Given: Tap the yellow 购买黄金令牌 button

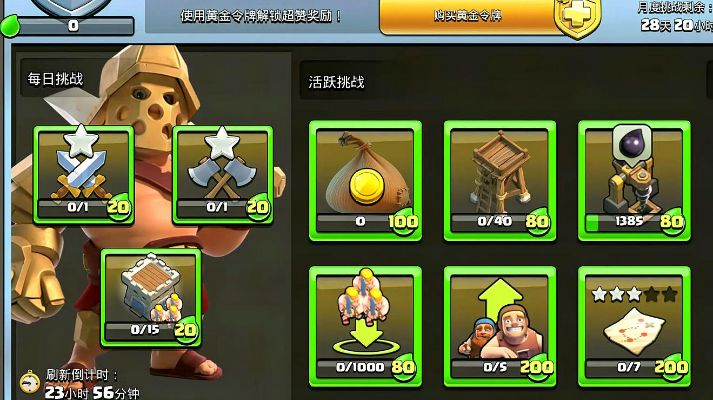Looking at the screenshot, I should point(470,17).
